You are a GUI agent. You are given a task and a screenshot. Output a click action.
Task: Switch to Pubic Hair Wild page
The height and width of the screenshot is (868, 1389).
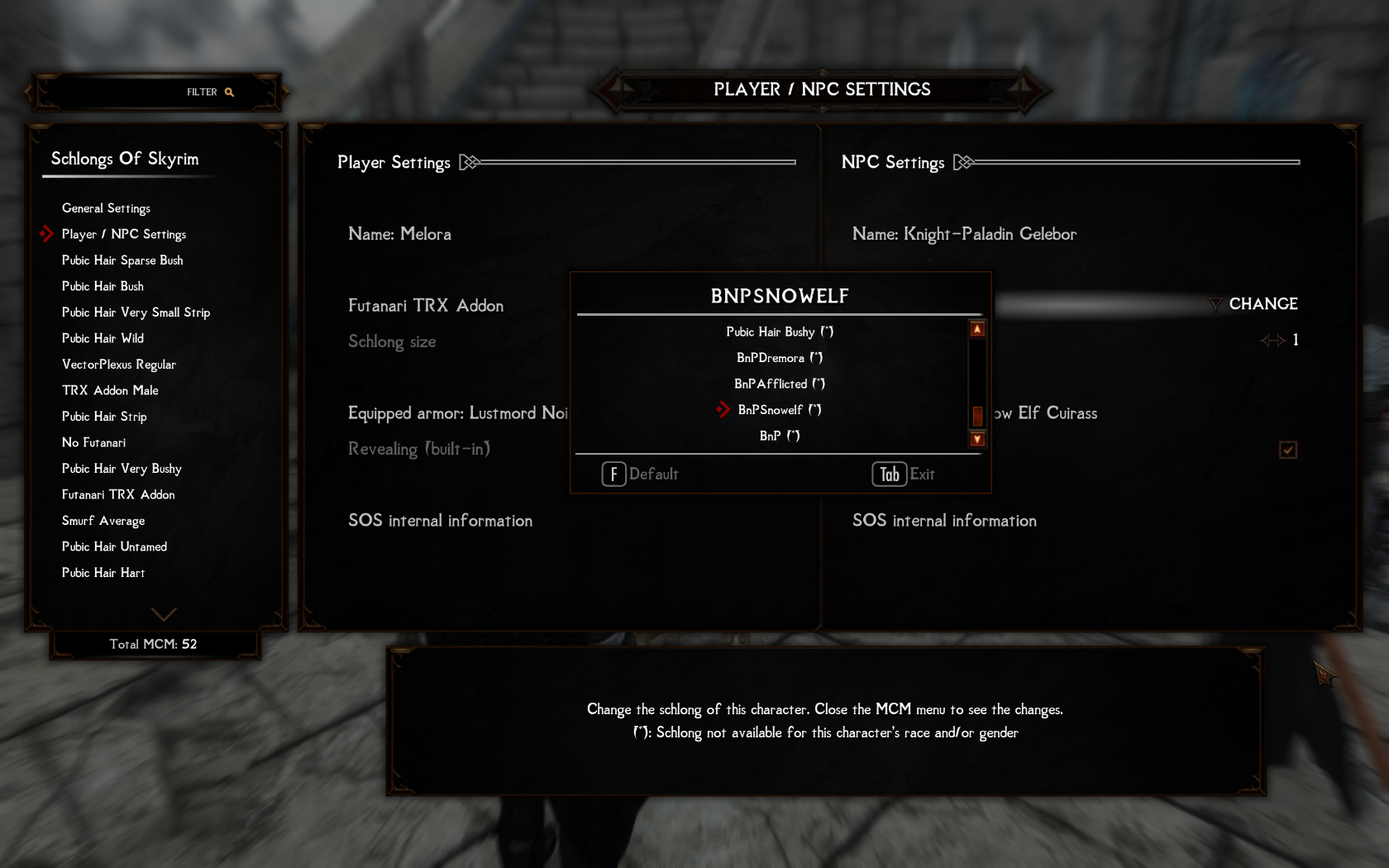[103, 338]
